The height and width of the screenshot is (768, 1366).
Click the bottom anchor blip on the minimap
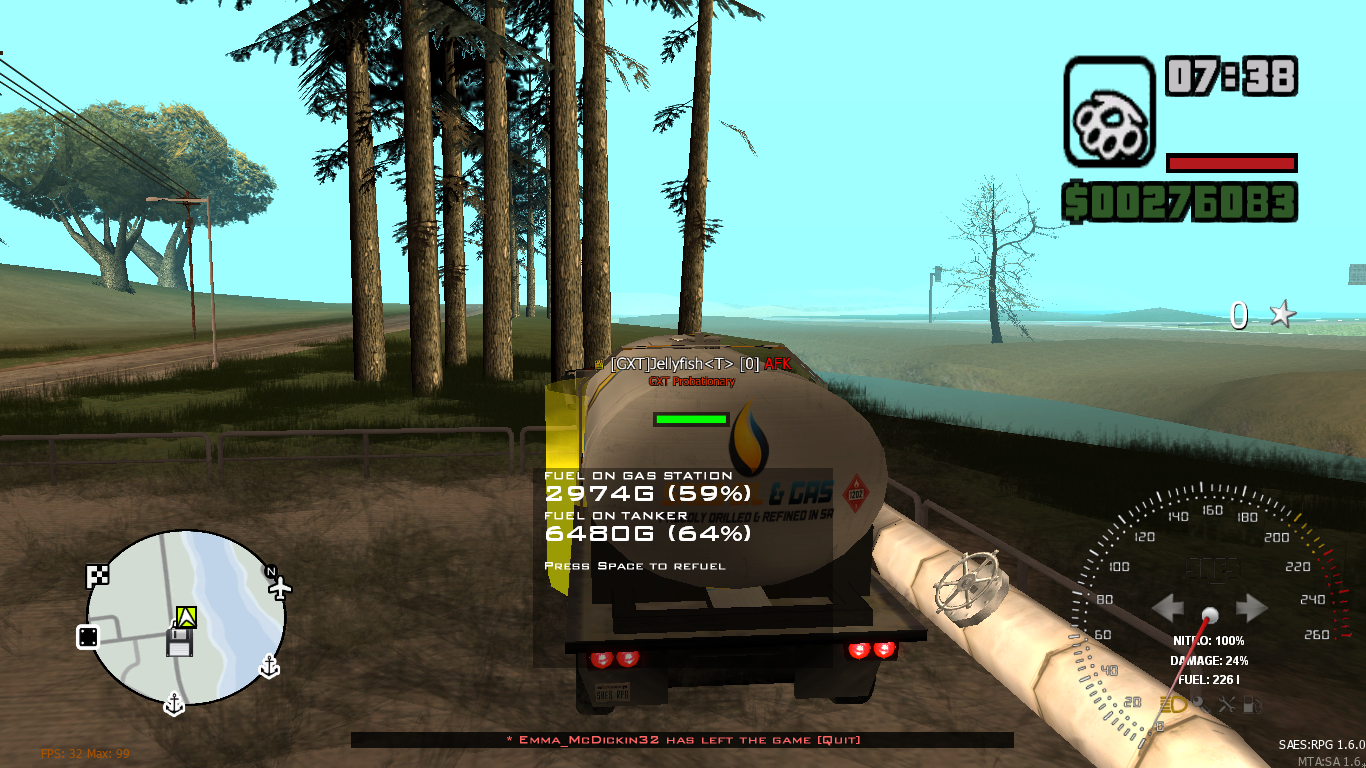click(x=175, y=704)
